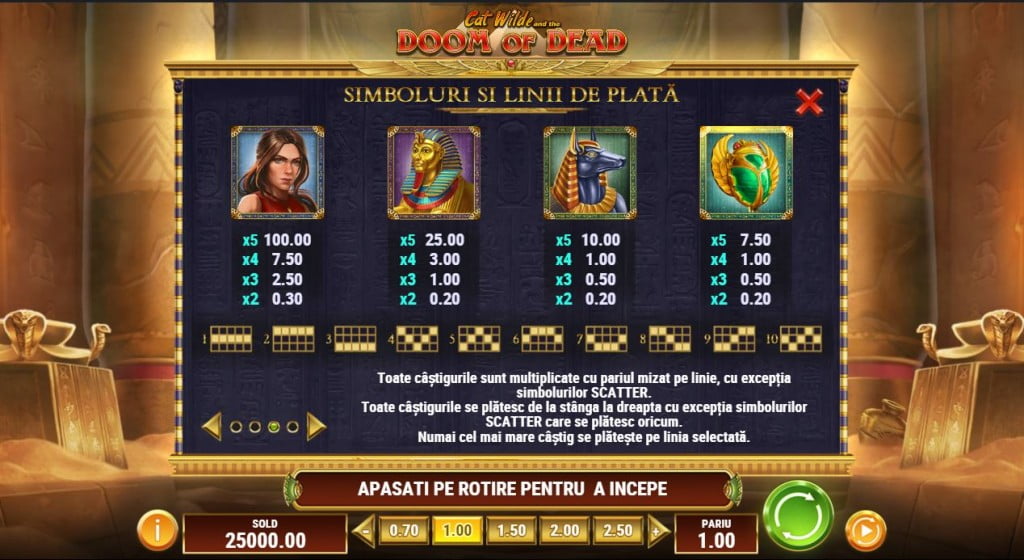Close the paytable with the red X
The image size is (1024, 560).
808,101
